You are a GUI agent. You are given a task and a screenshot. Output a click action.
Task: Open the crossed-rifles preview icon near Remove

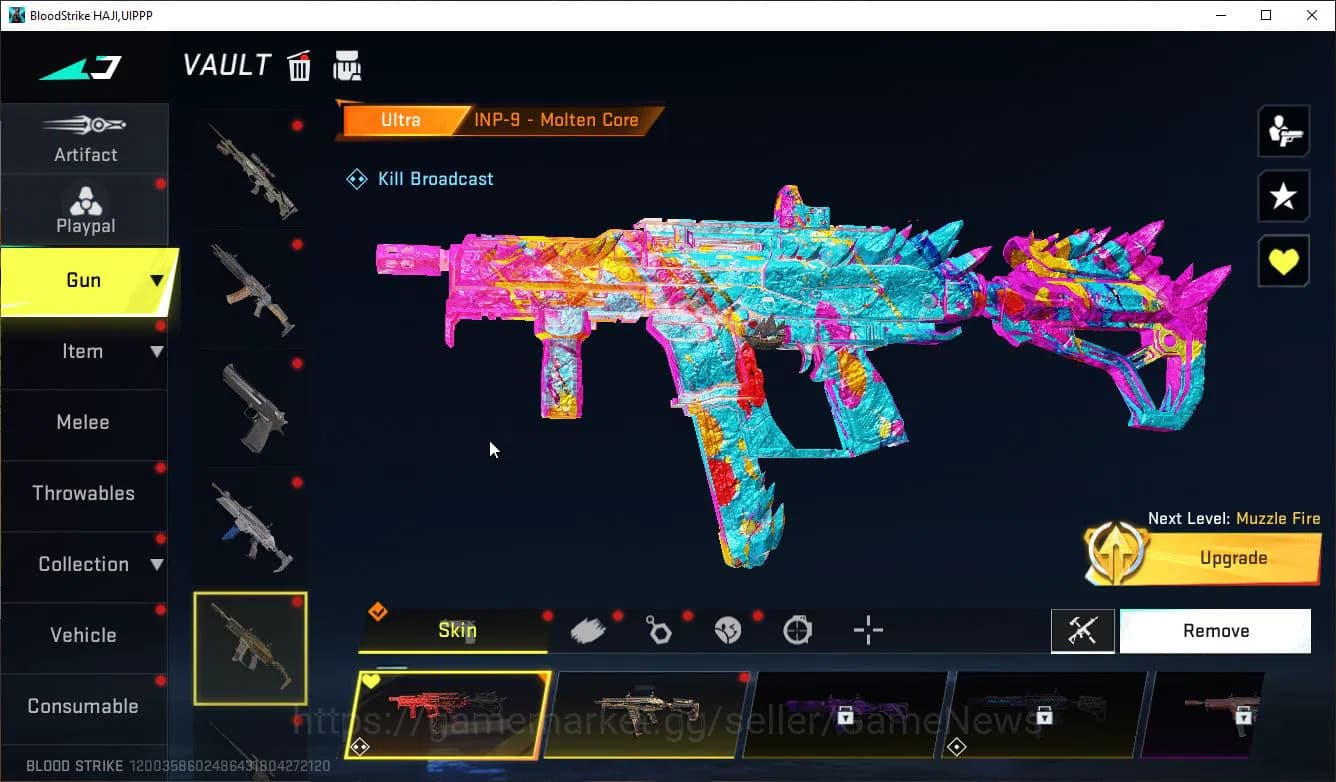[1083, 630]
